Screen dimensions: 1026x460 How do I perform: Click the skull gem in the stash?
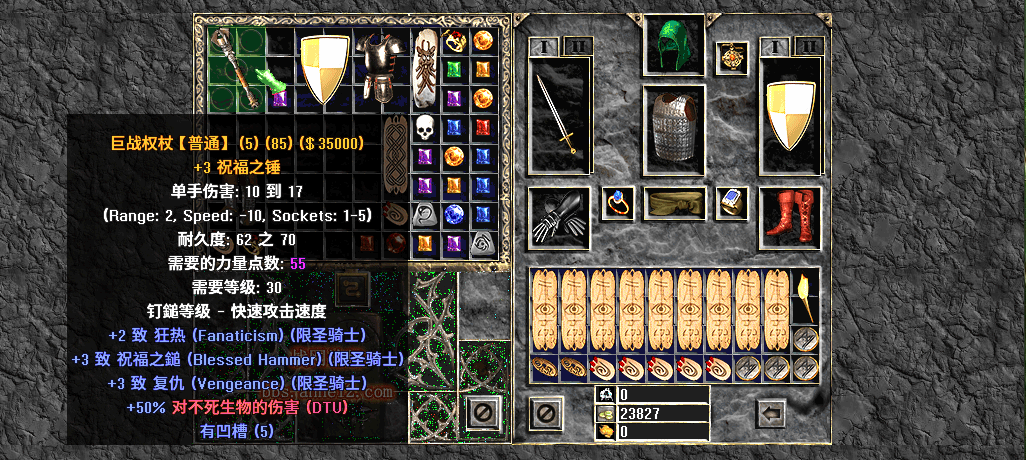(x=425, y=127)
